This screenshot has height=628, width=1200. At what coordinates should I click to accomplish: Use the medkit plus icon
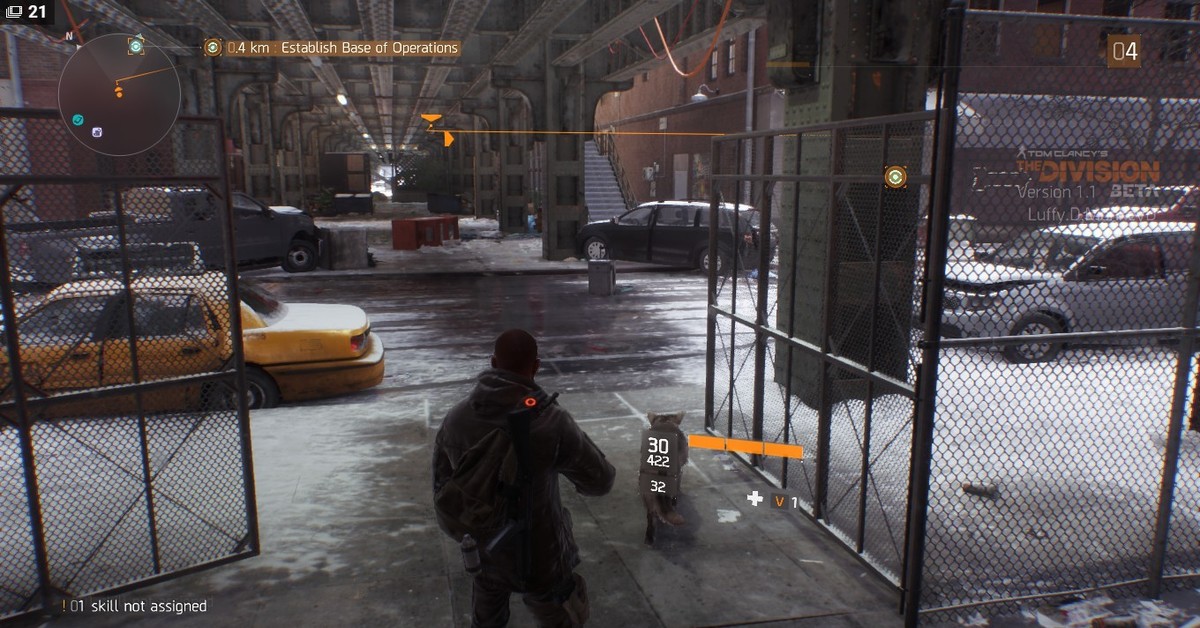coord(754,498)
